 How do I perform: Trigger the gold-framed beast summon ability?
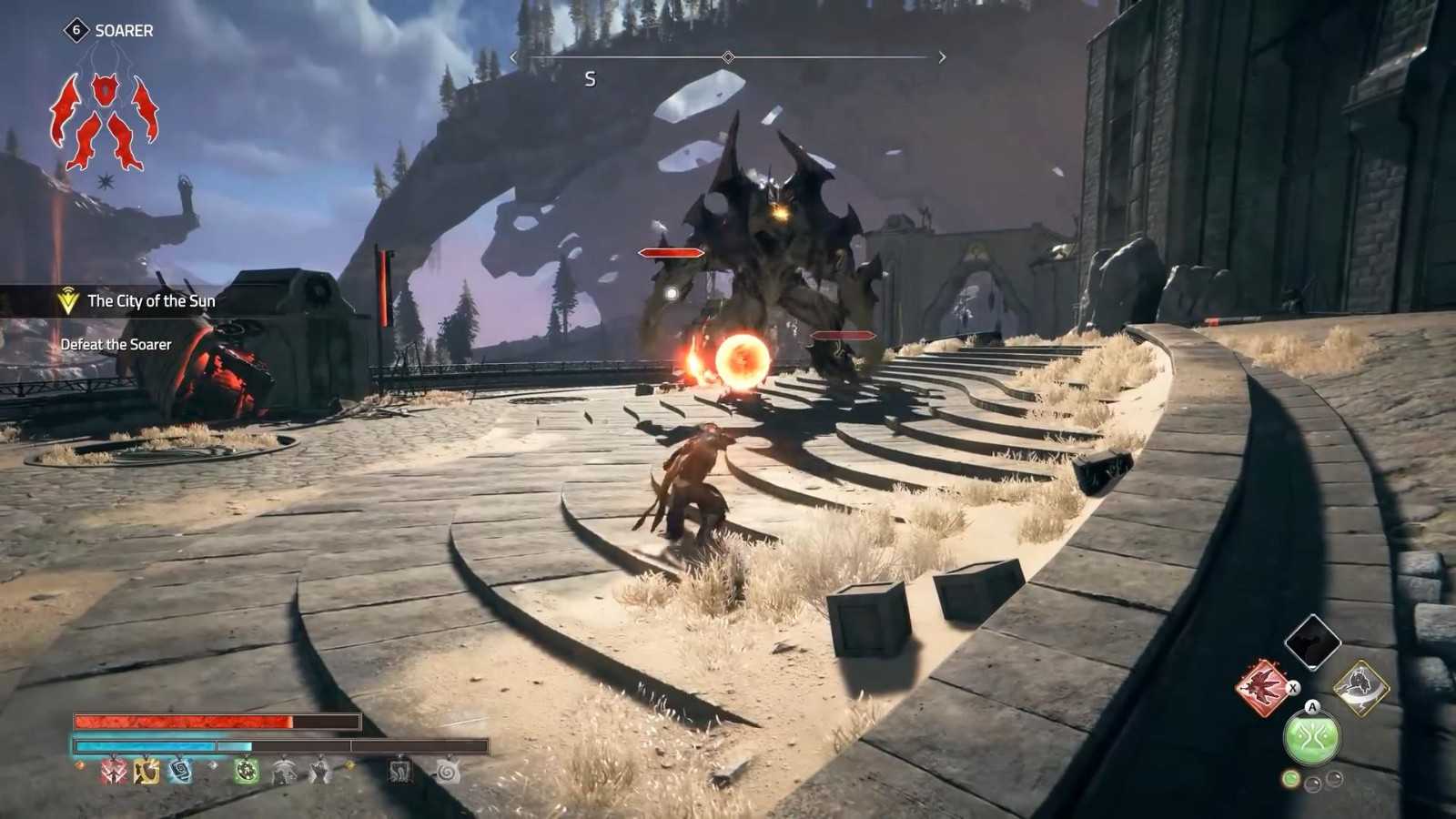click(1360, 687)
